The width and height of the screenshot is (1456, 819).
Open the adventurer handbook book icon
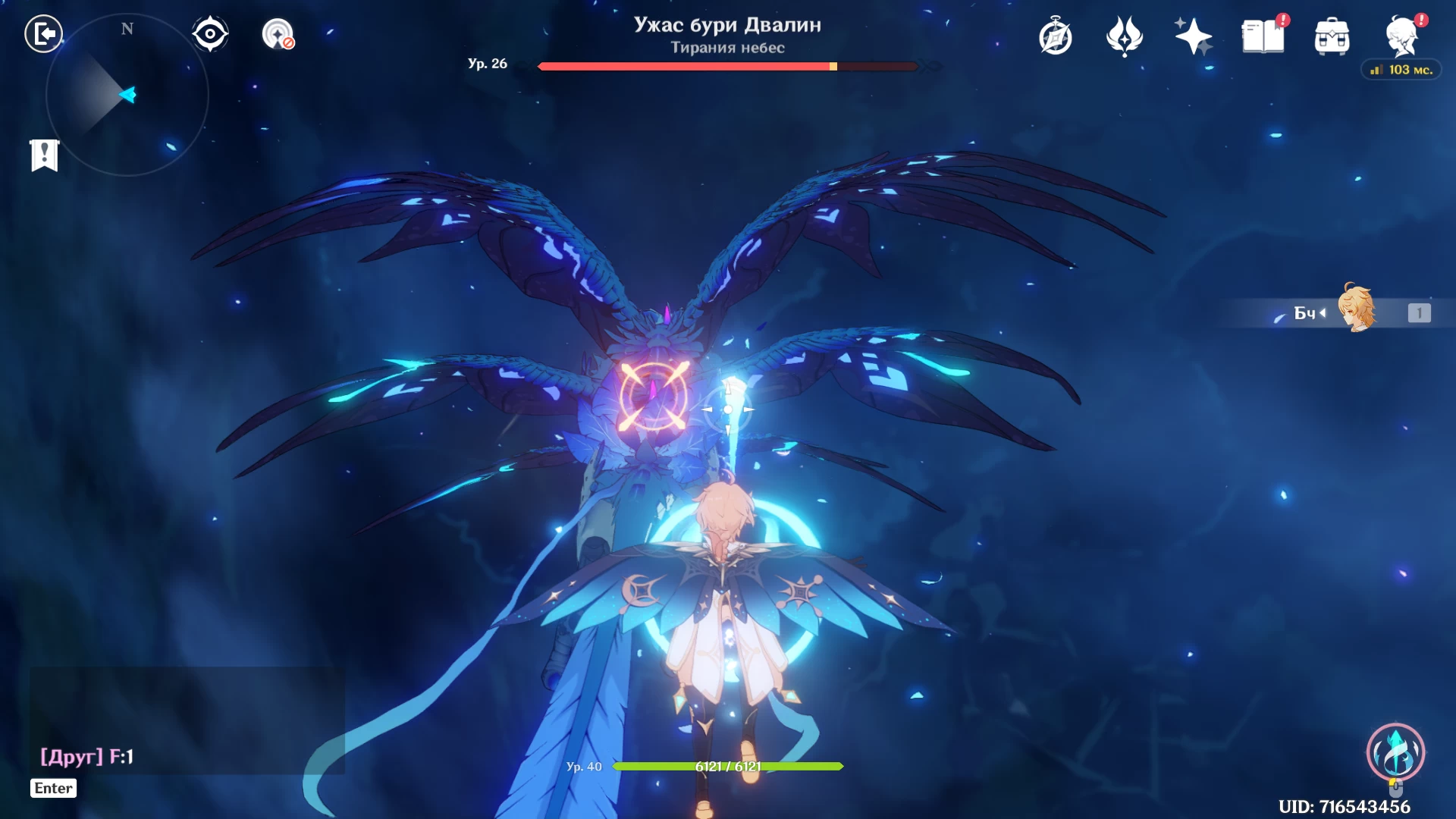pyautogui.click(x=1263, y=36)
